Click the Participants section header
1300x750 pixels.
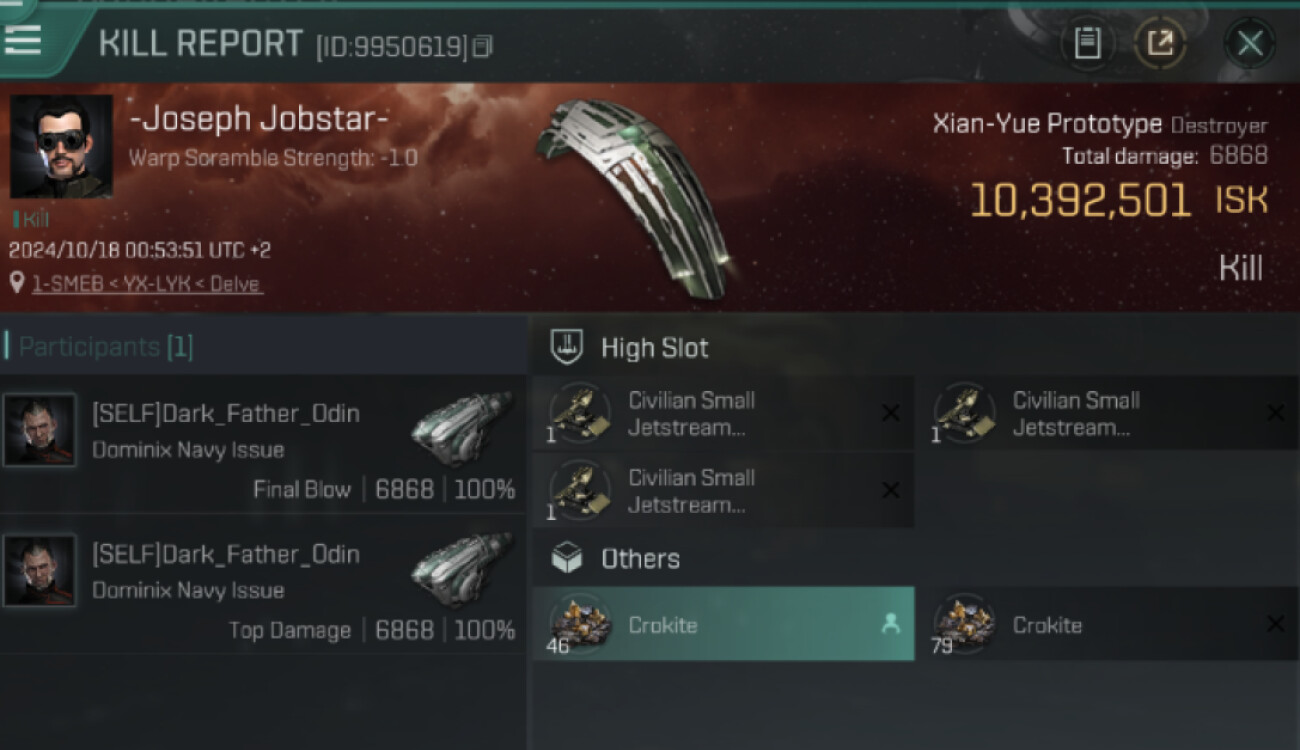click(105, 347)
